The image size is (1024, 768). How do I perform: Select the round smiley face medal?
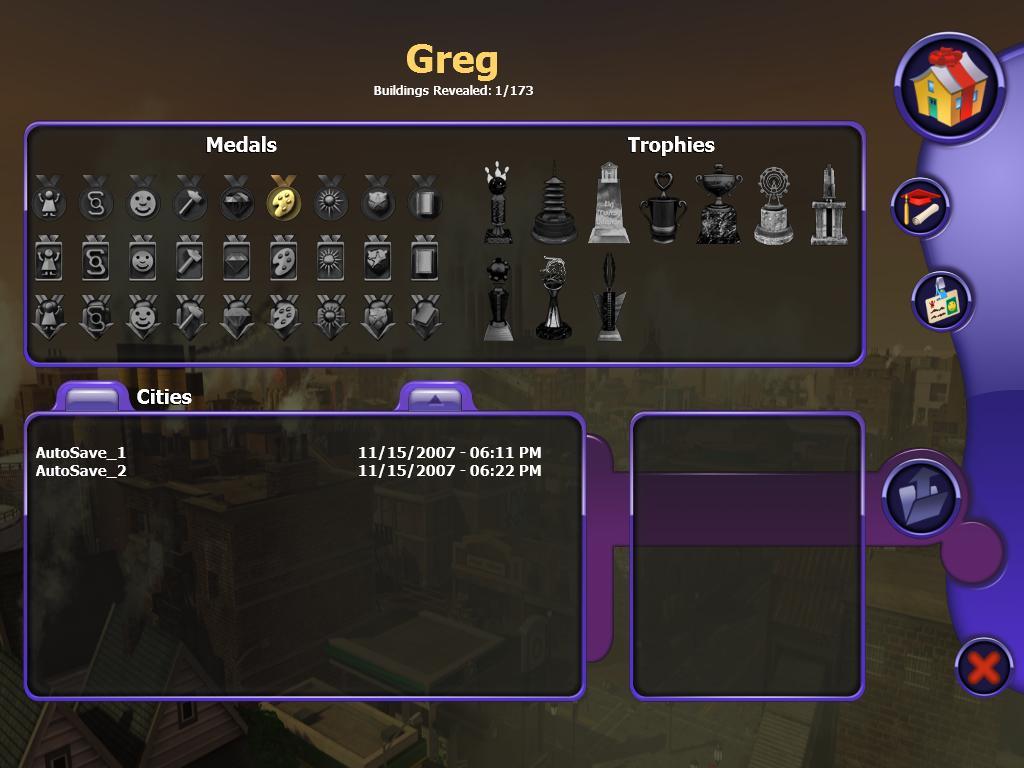pos(143,199)
